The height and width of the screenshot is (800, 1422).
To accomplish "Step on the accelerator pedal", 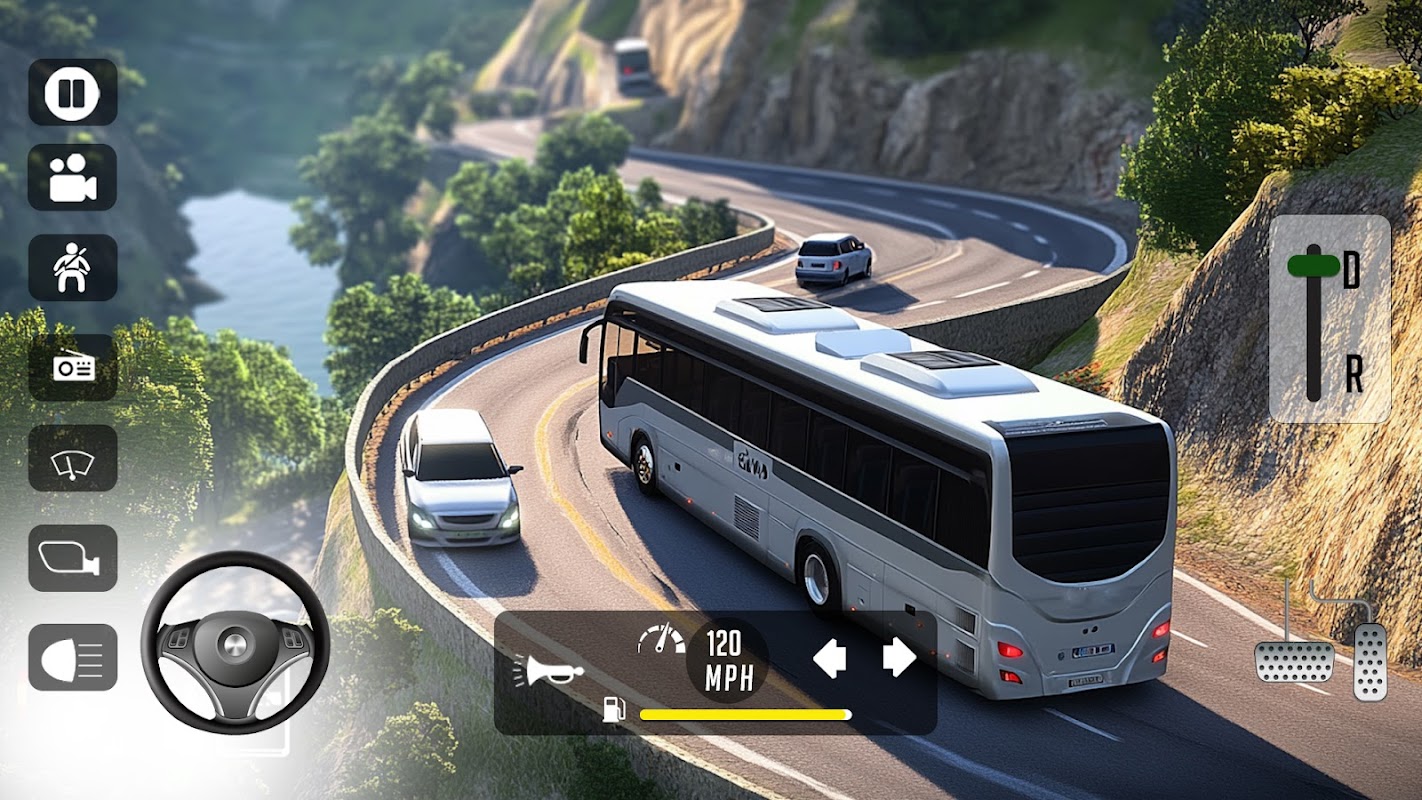I will point(1369,661).
